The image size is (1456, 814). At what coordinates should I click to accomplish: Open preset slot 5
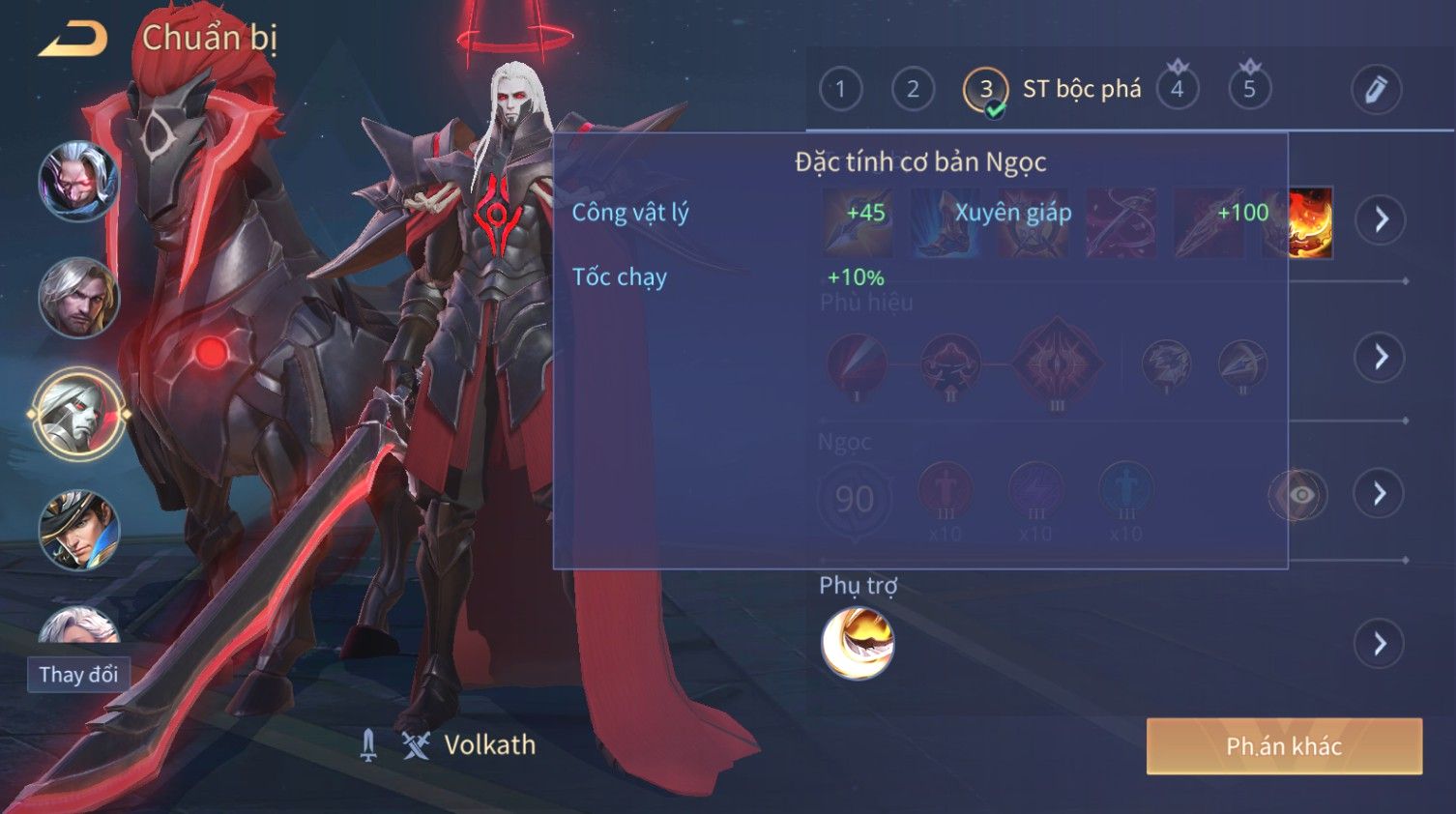point(1249,90)
